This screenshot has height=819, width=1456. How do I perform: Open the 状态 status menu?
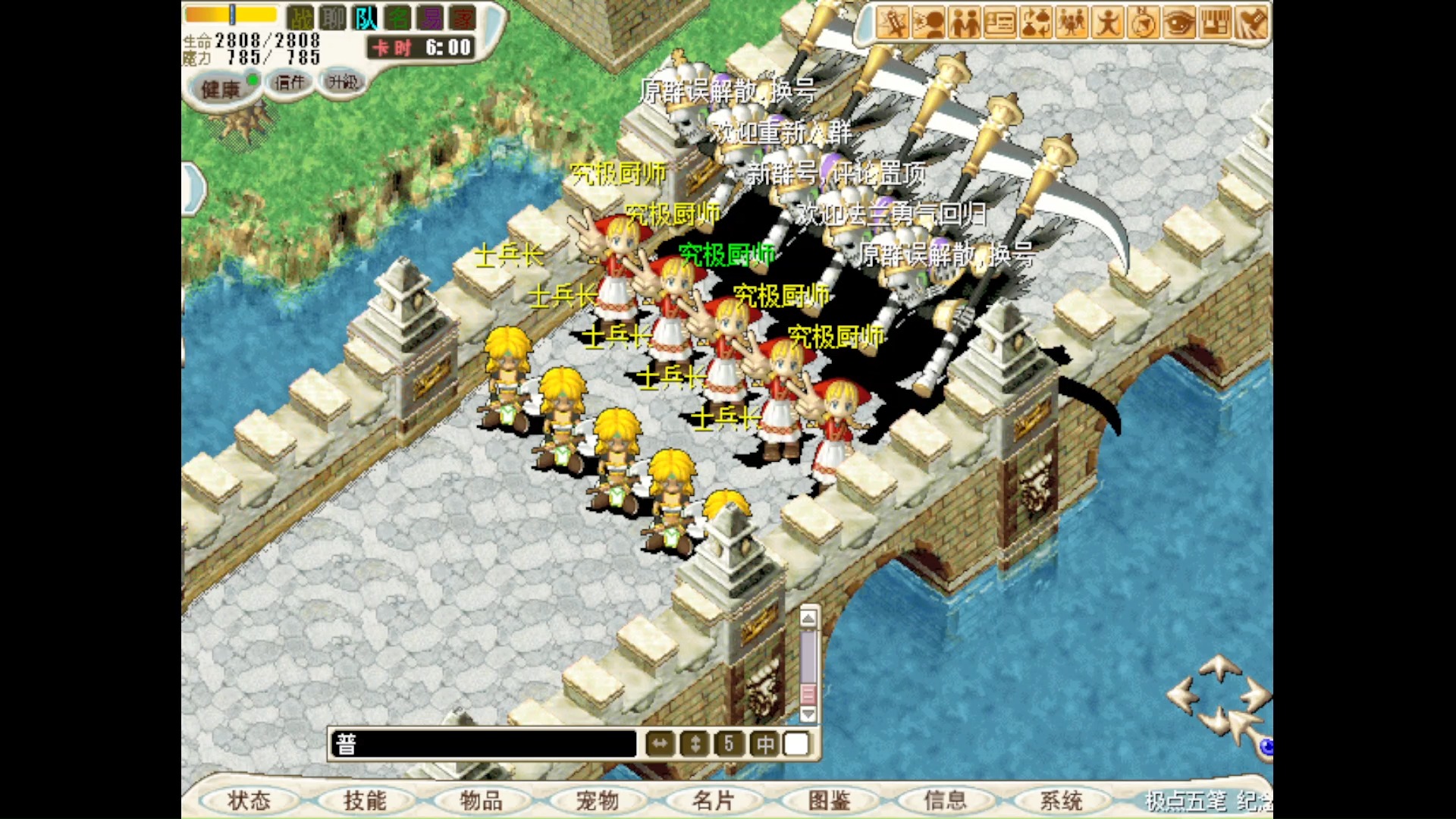(250, 800)
